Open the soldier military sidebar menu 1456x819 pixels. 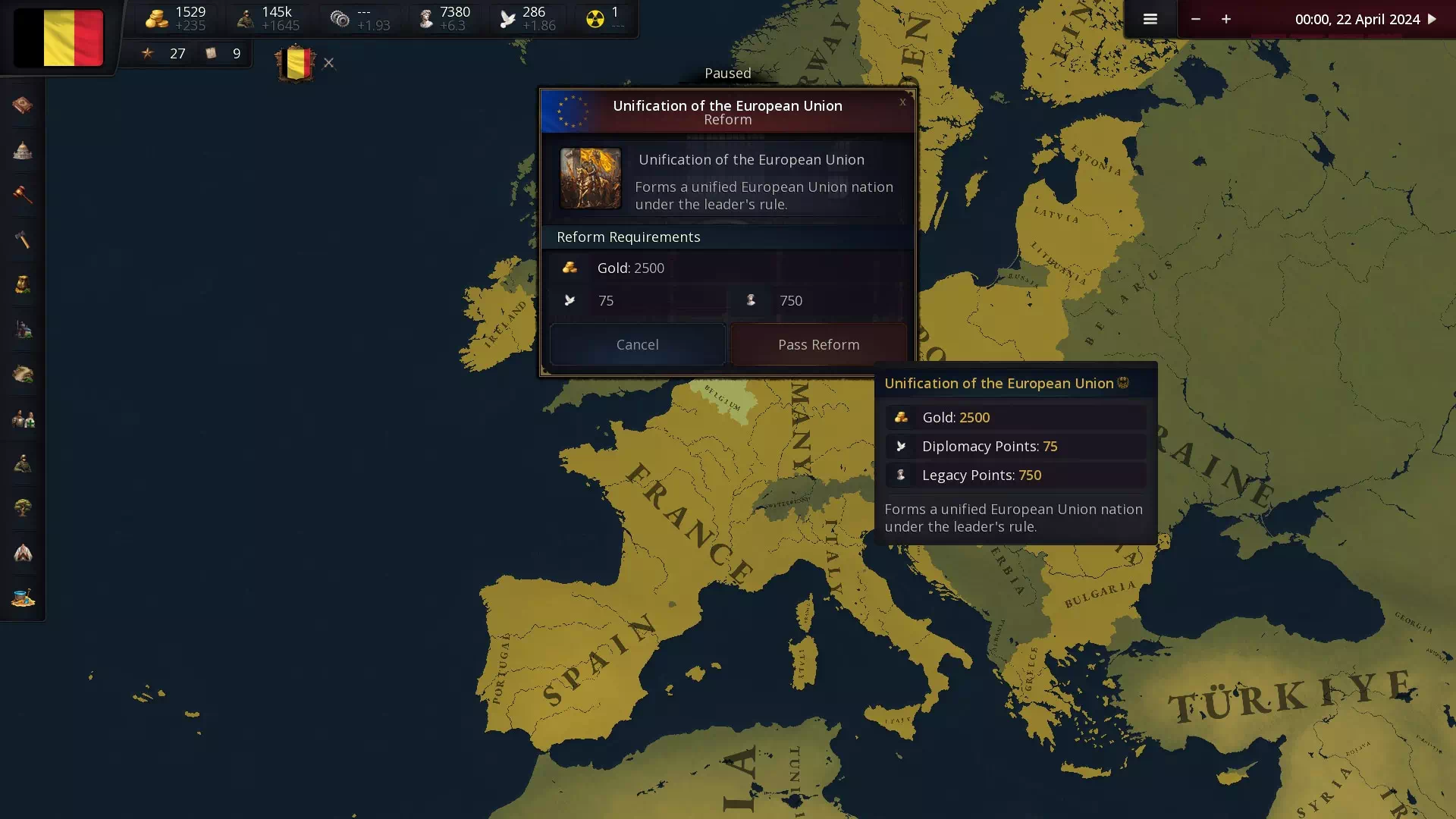[23, 463]
